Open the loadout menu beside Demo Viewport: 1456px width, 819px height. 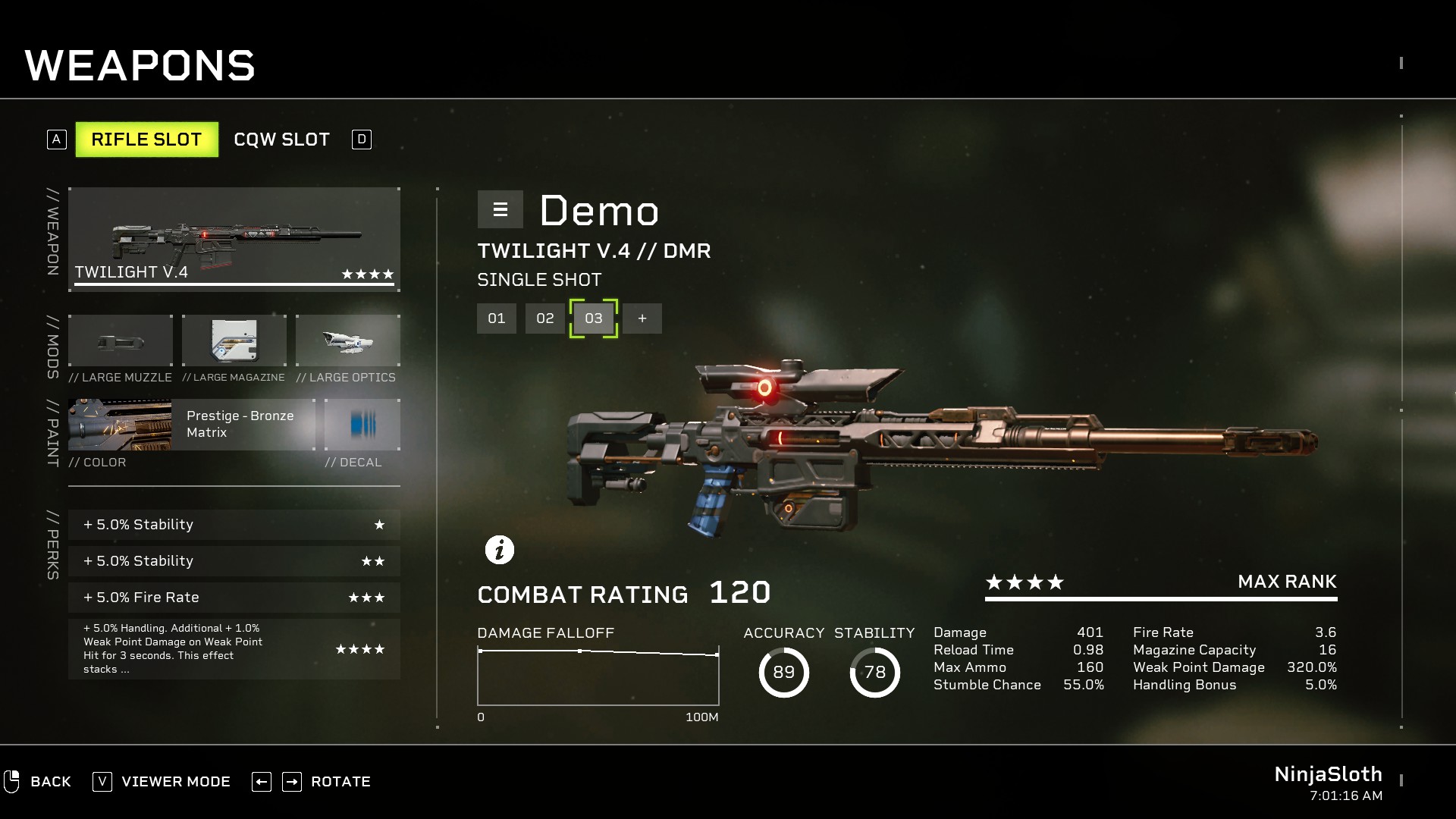click(x=500, y=209)
